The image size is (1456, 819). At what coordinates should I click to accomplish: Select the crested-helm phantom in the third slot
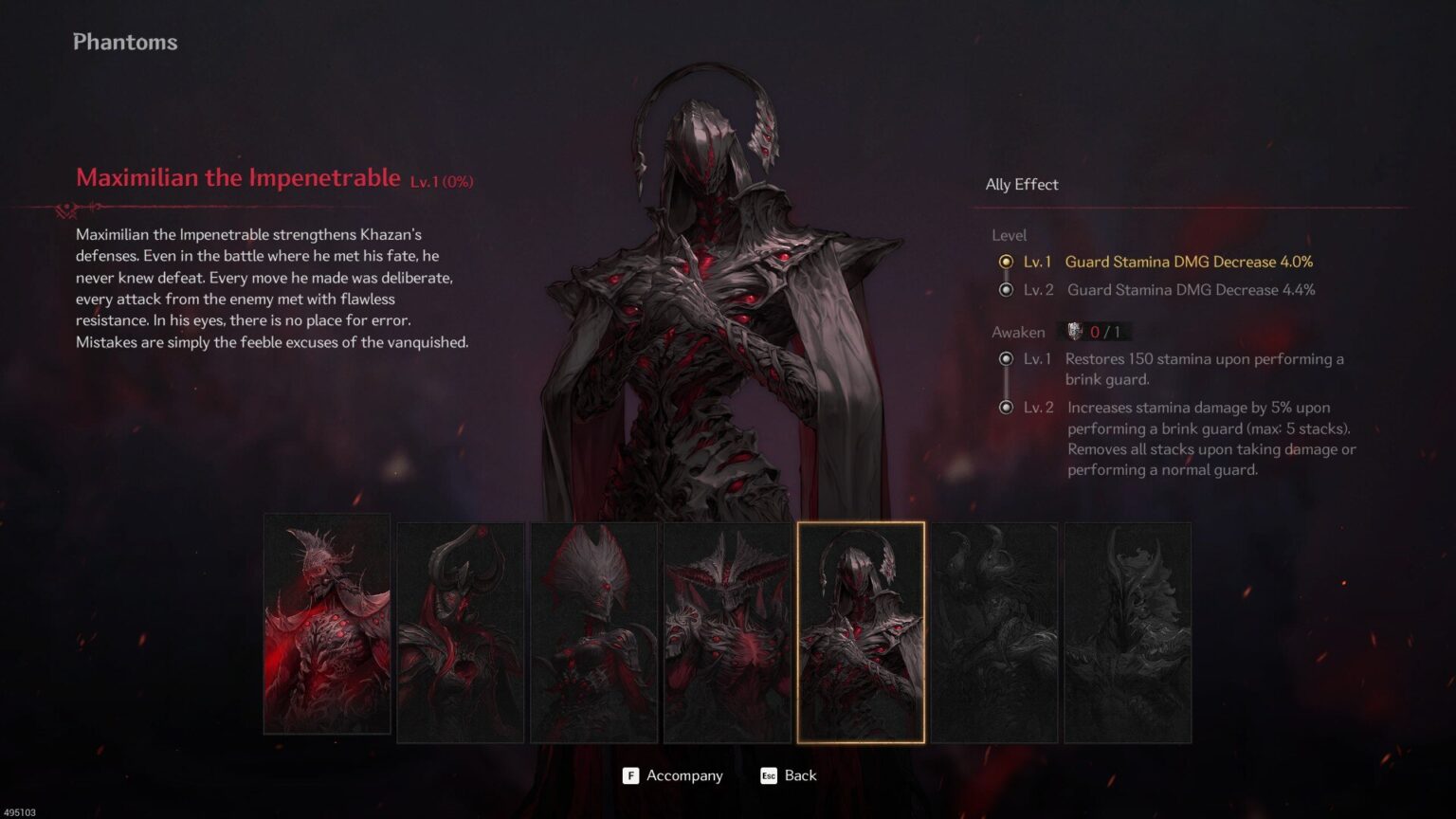(x=594, y=630)
